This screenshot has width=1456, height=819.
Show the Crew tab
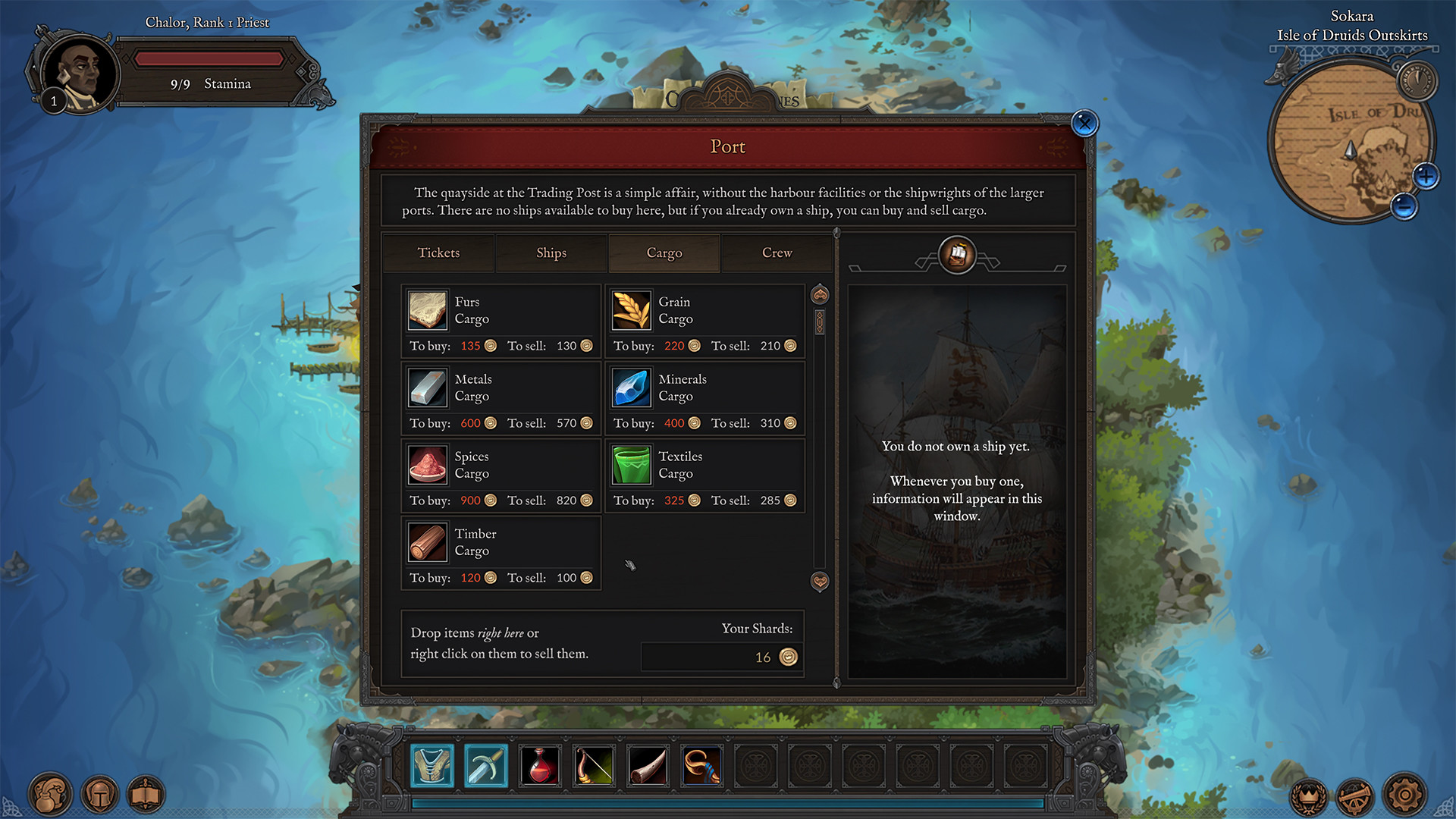tap(777, 253)
